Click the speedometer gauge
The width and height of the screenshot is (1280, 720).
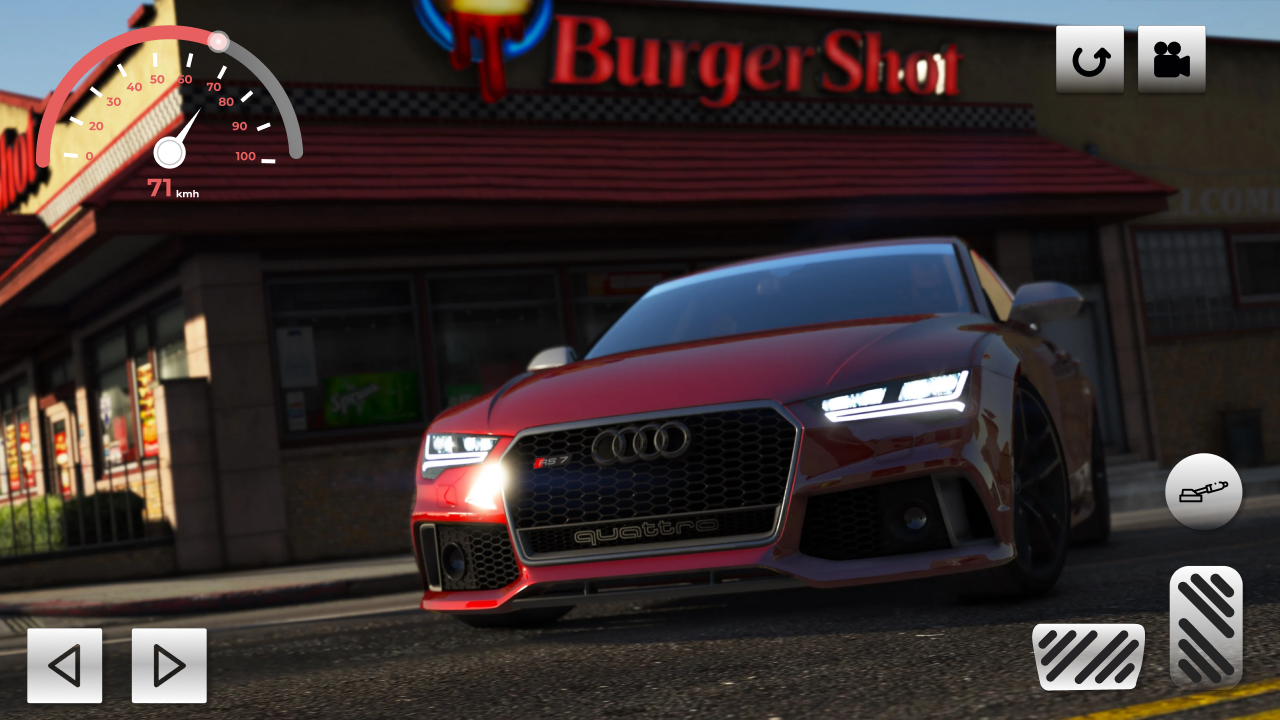[x=168, y=110]
